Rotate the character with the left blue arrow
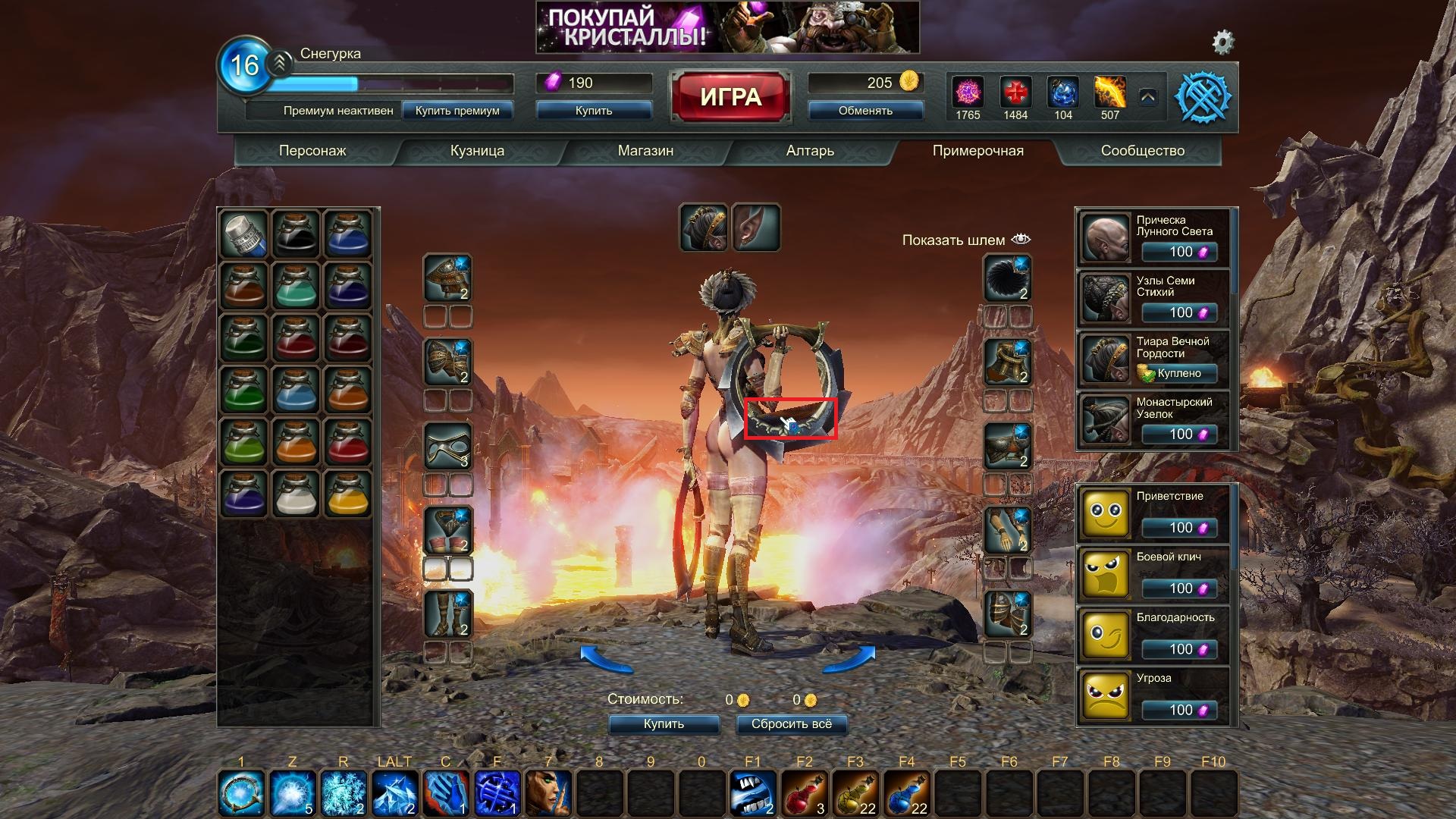Screen dimensions: 1456x819 [x=606, y=659]
